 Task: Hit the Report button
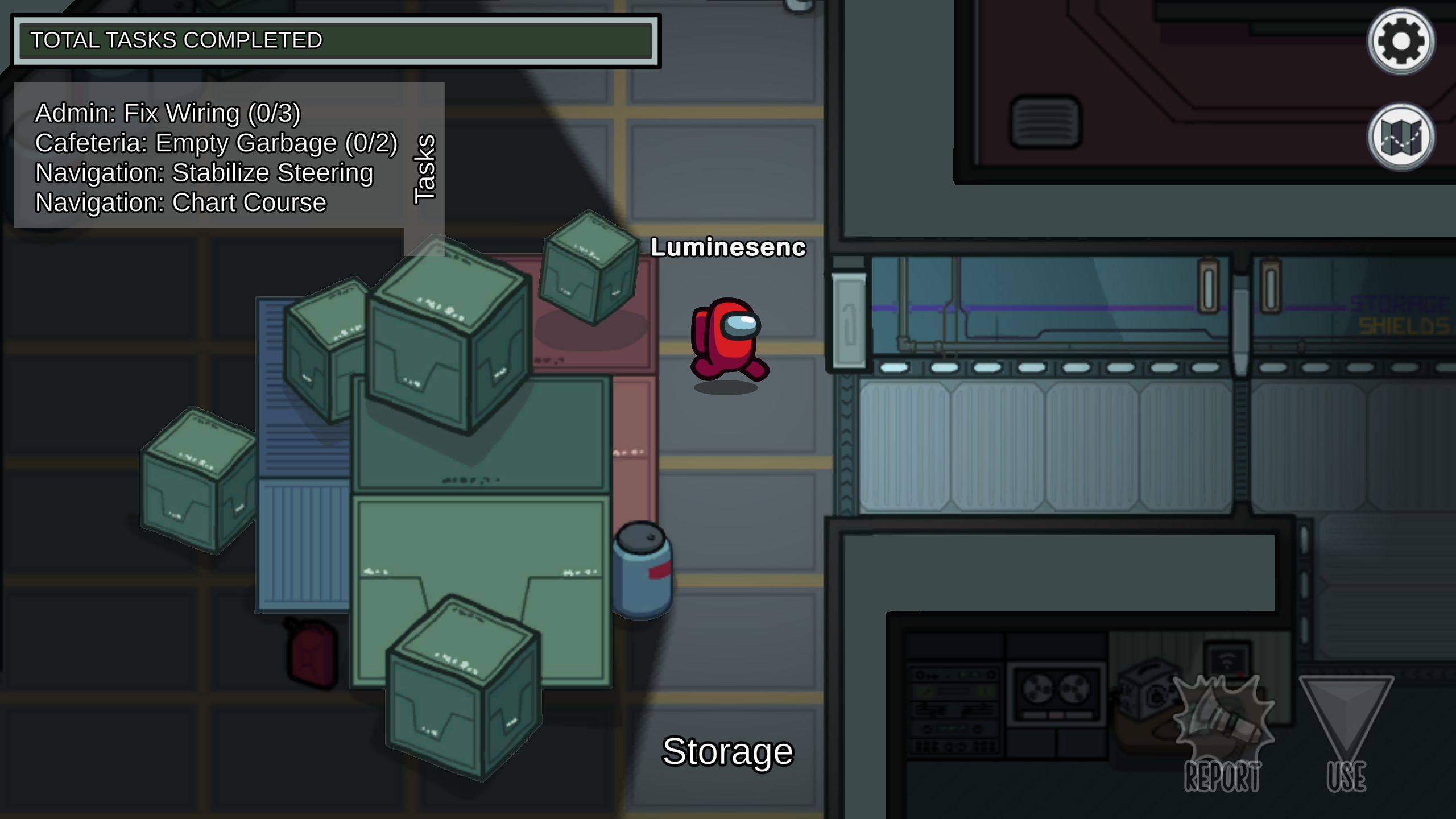[x=1223, y=734]
